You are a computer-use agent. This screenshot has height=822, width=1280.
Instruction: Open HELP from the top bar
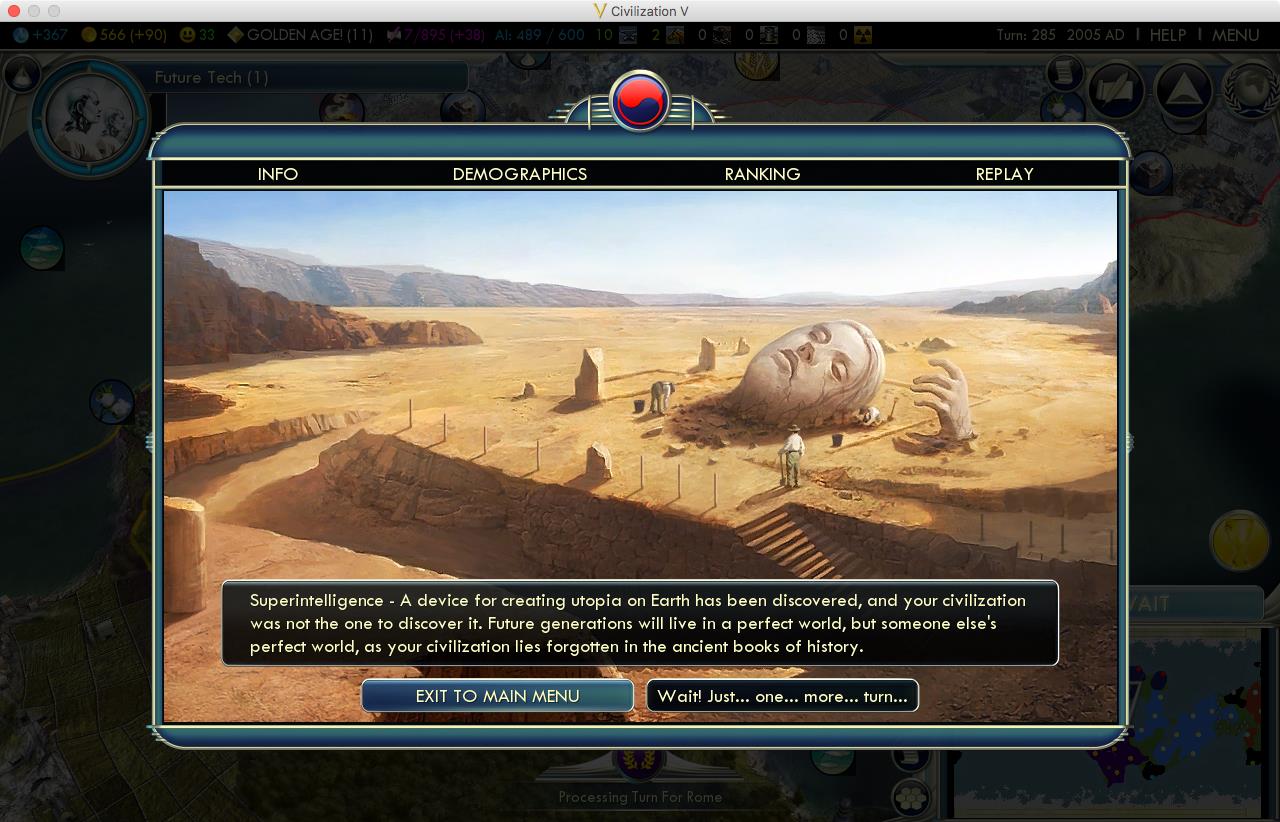(x=1168, y=34)
